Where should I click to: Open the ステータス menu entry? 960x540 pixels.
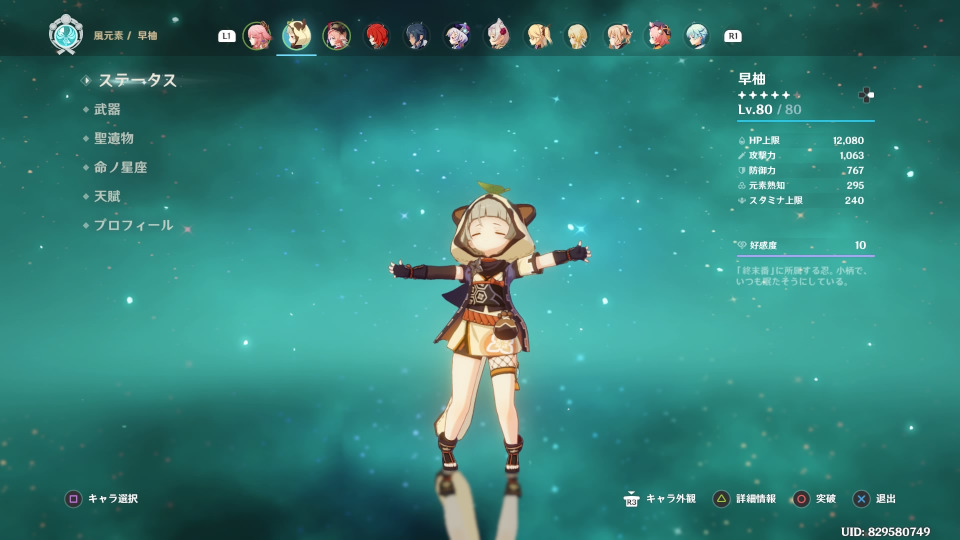point(137,81)
